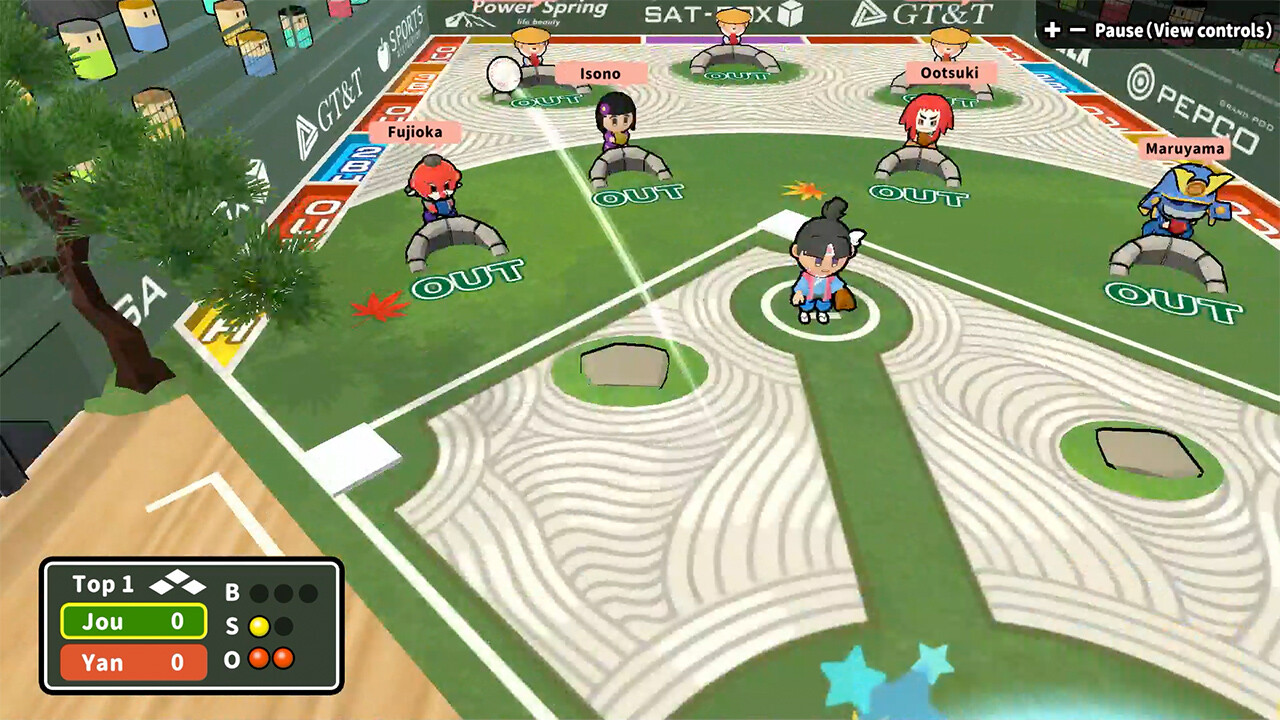The image size is (1280, 720).
Task: Select the SPORTS apple logo on the fence
Action: point(383,52)
